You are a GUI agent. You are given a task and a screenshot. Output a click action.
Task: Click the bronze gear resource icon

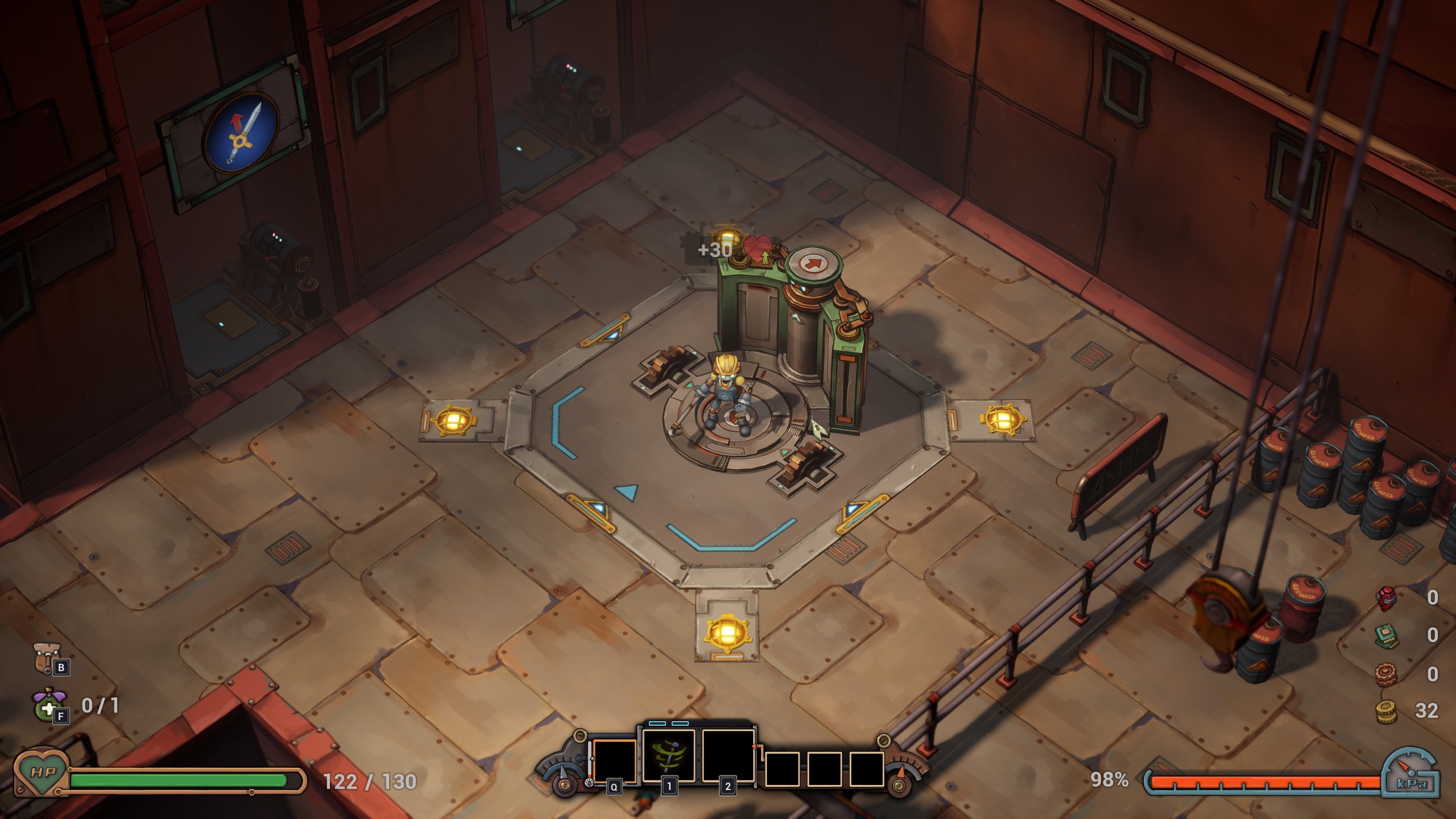pyautogui.click(x=1385, y=674)
